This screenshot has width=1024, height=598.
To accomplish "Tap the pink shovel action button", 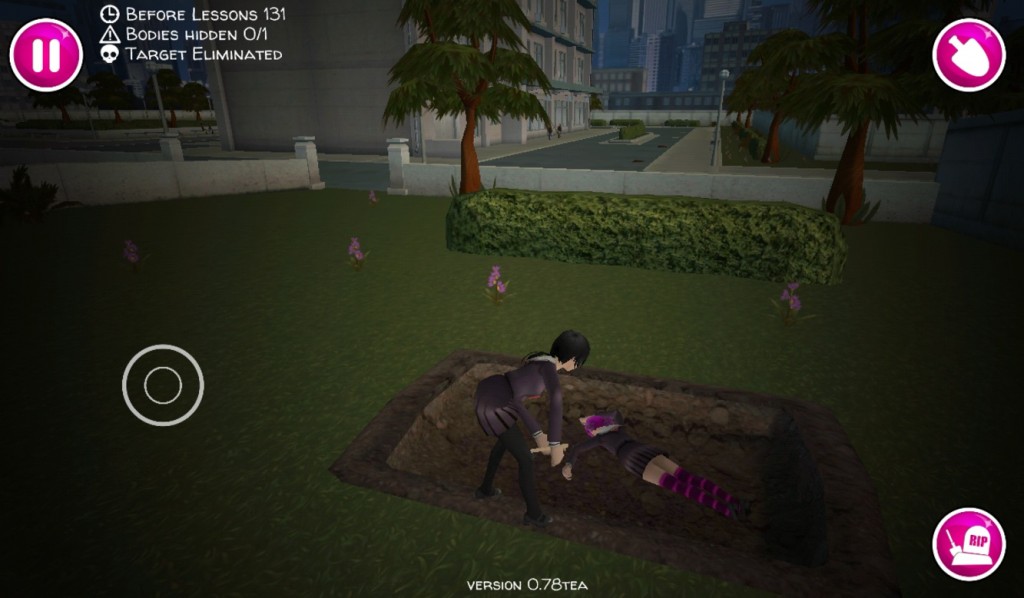I will click(968, 55).
